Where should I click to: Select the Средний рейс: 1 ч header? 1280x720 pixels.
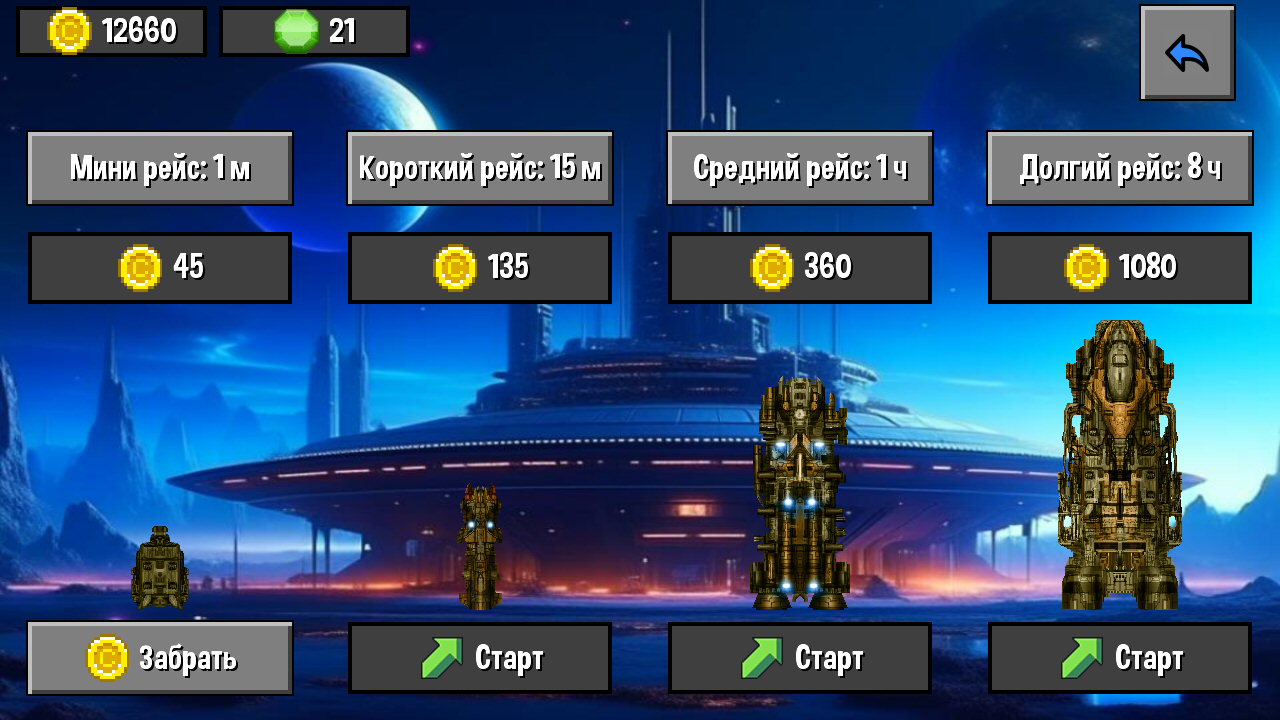pos(799,167)
